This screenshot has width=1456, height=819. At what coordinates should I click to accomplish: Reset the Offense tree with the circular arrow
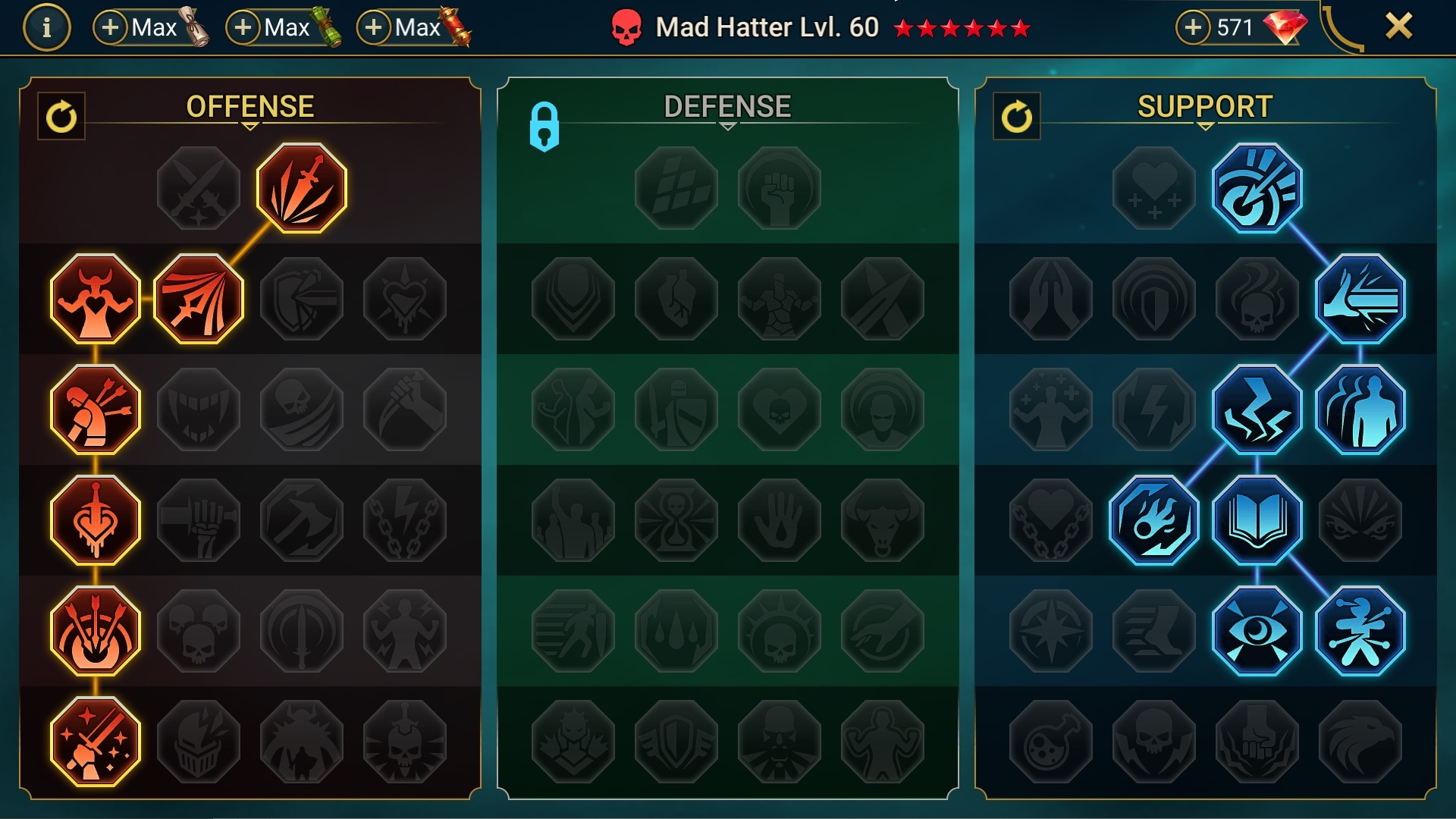tap(63, 115)
